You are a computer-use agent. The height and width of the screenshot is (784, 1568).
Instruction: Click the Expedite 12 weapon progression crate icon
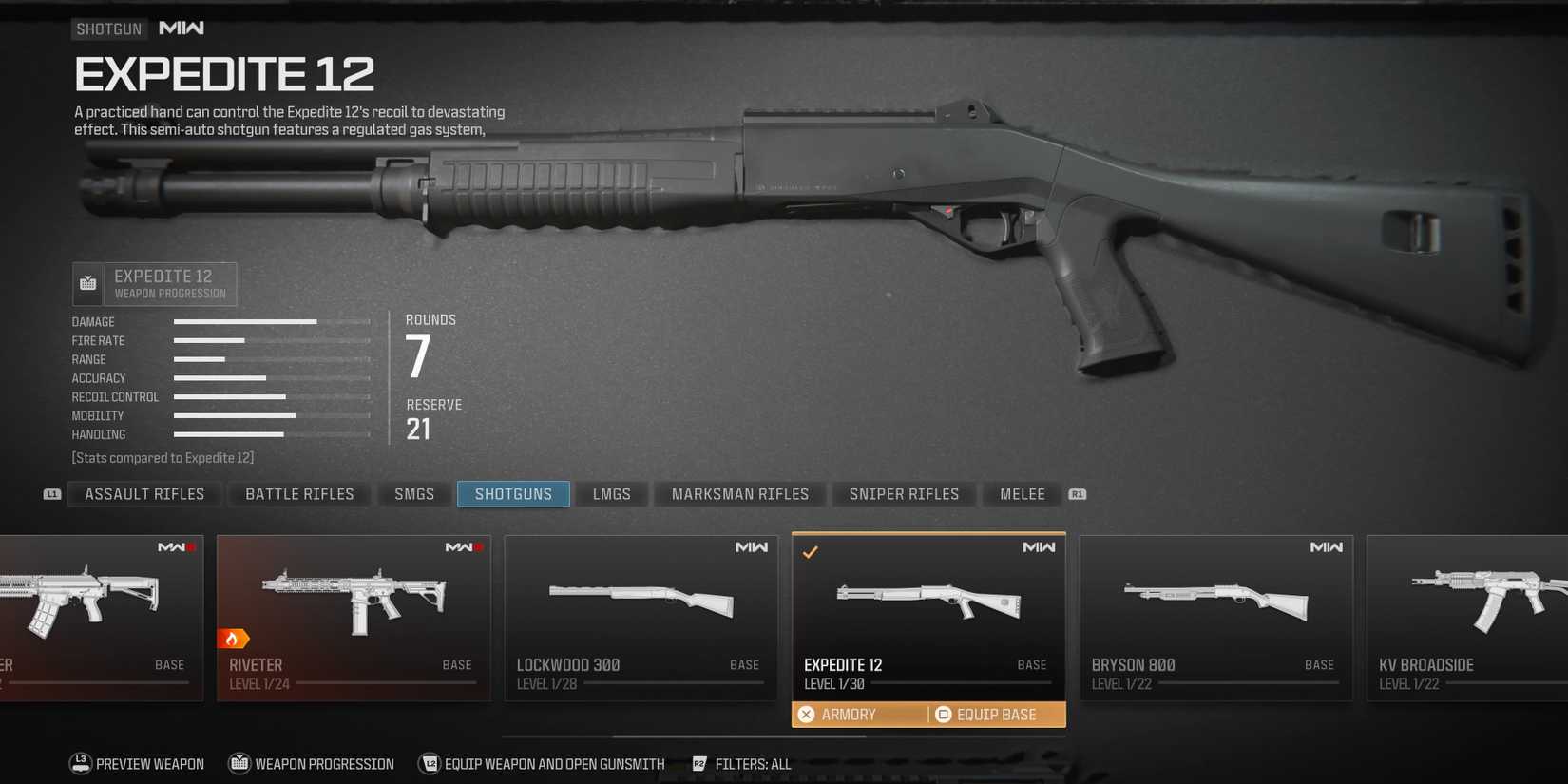click(x=87, y=282)
